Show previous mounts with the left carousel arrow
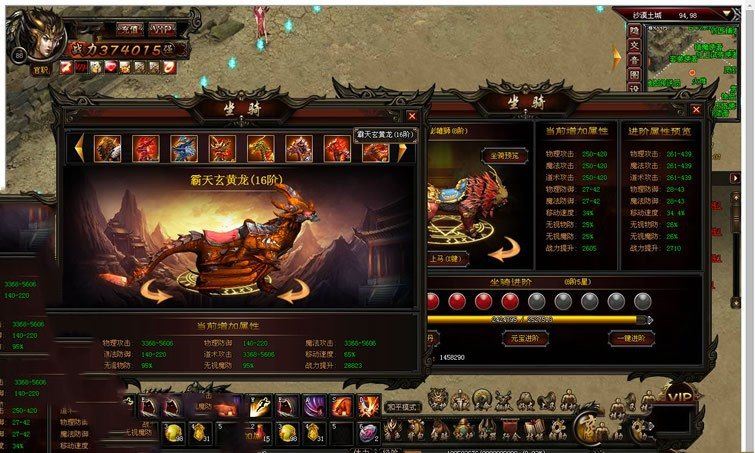Viewport: 755px width, 453px height. 78,149
